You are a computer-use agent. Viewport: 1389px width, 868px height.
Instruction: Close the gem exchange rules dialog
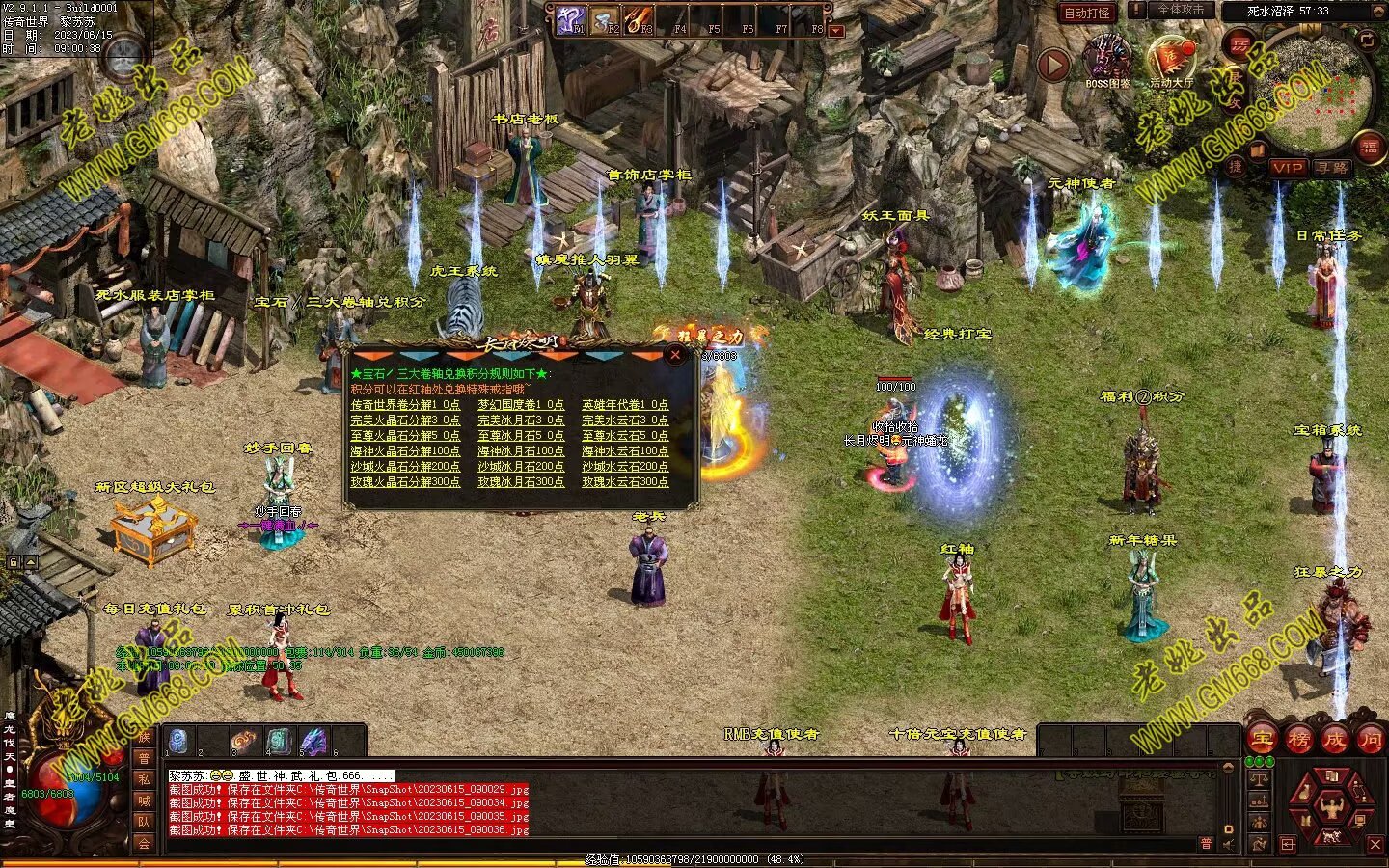tap(676, 355)
